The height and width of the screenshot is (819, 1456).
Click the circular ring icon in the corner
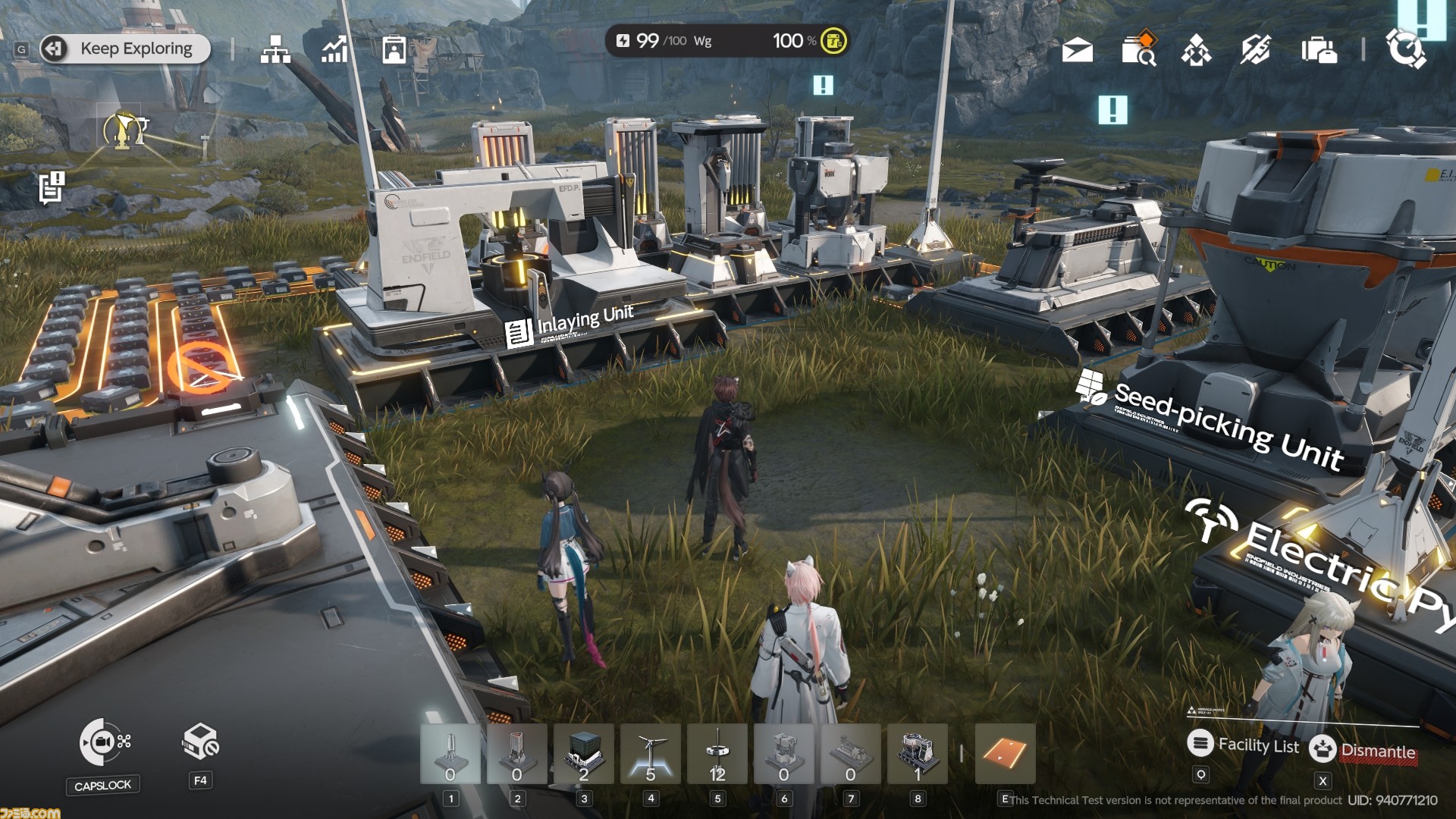point(1405,49)
